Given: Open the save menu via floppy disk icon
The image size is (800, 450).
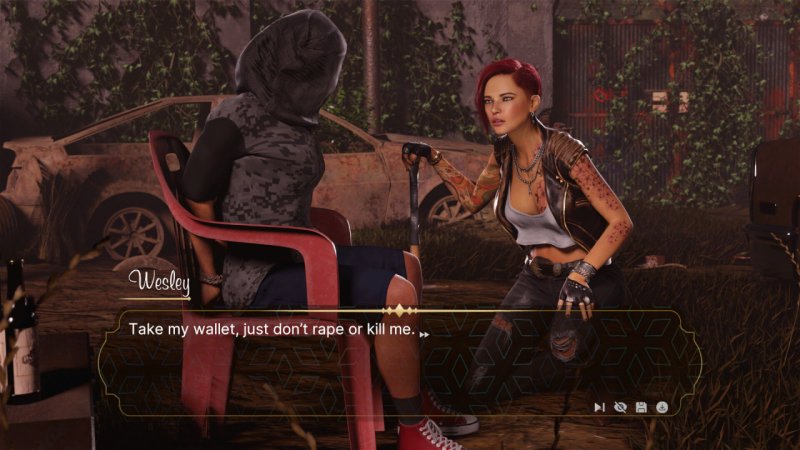Looking at the screenshot, I should pos(641,407).
